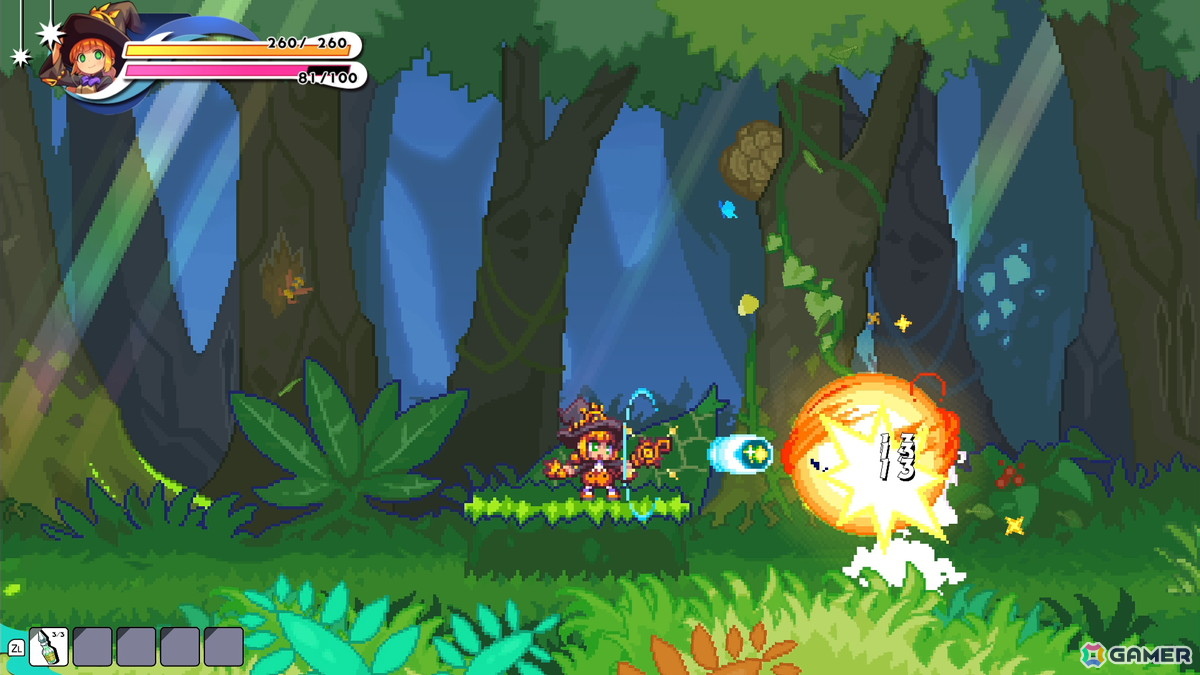
Task: Select the potion bottle item slot
Action: tap(49, 646)
